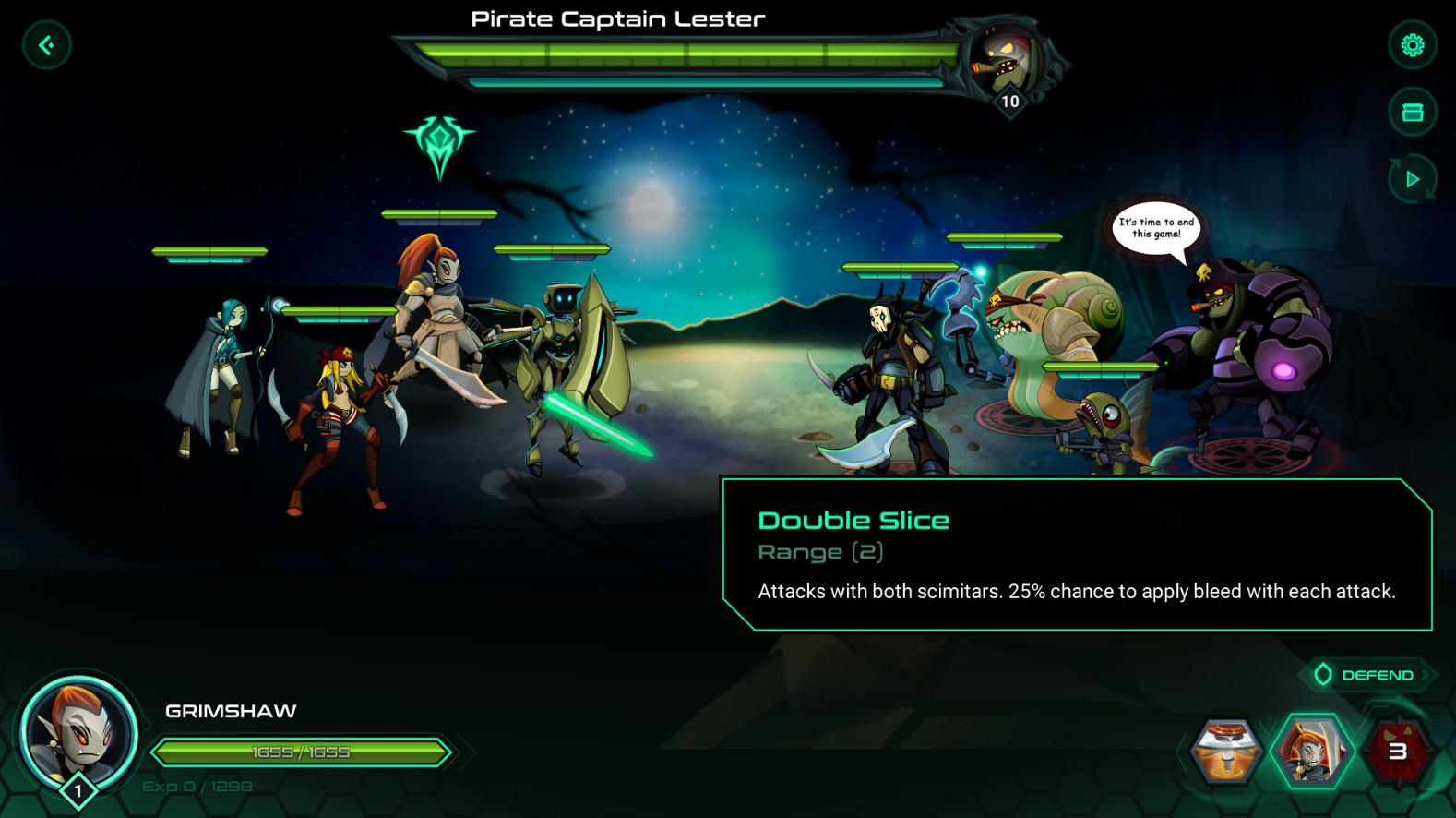Click the red enemy intent icon showing 3
Viewport: 1456px width, 818px height.
pos(1398,750)
